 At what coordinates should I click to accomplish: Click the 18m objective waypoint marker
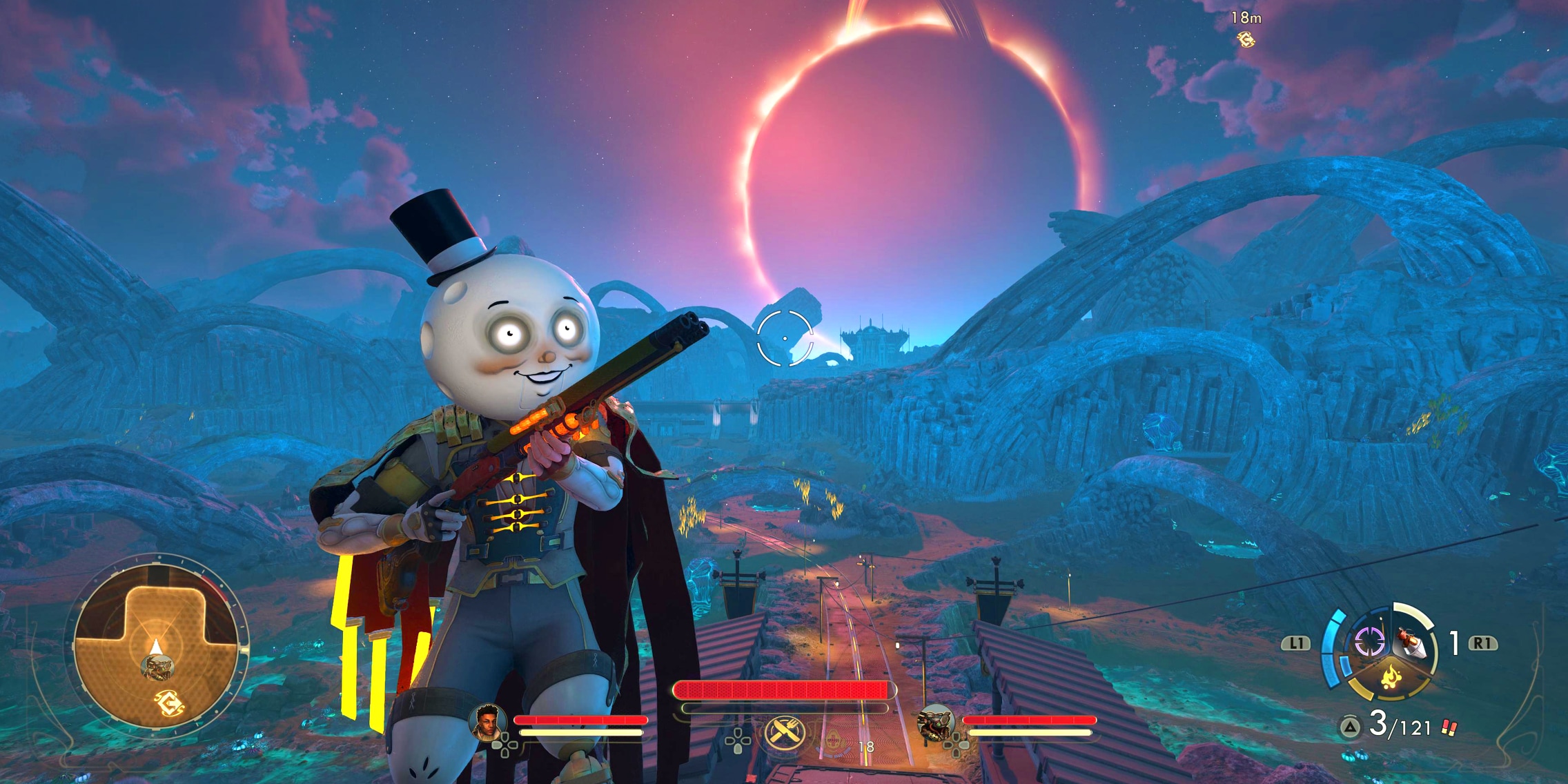pyautogui.click(x=1246, y=40)
